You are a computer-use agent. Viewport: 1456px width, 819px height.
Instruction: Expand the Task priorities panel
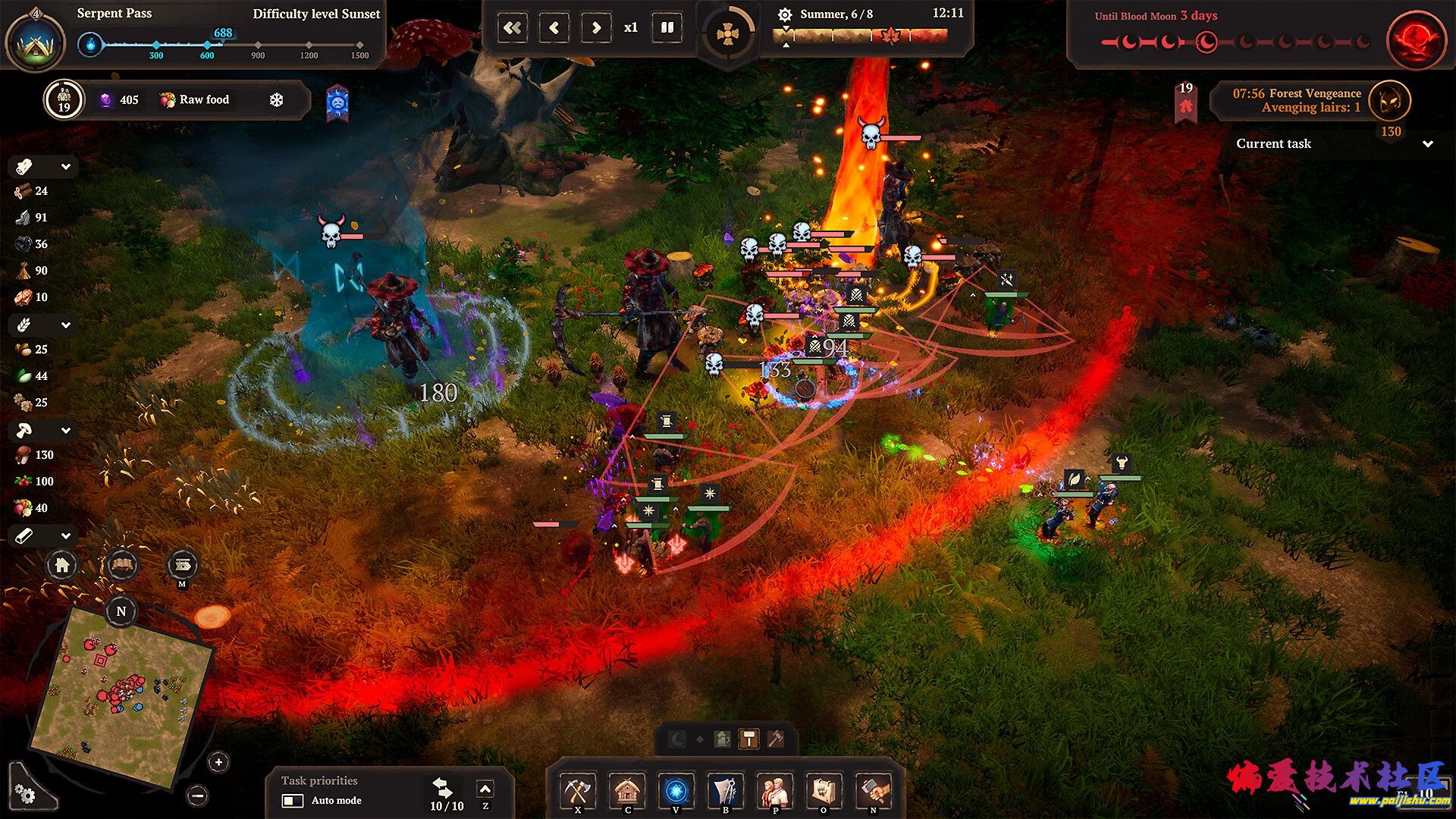[485, 790]
